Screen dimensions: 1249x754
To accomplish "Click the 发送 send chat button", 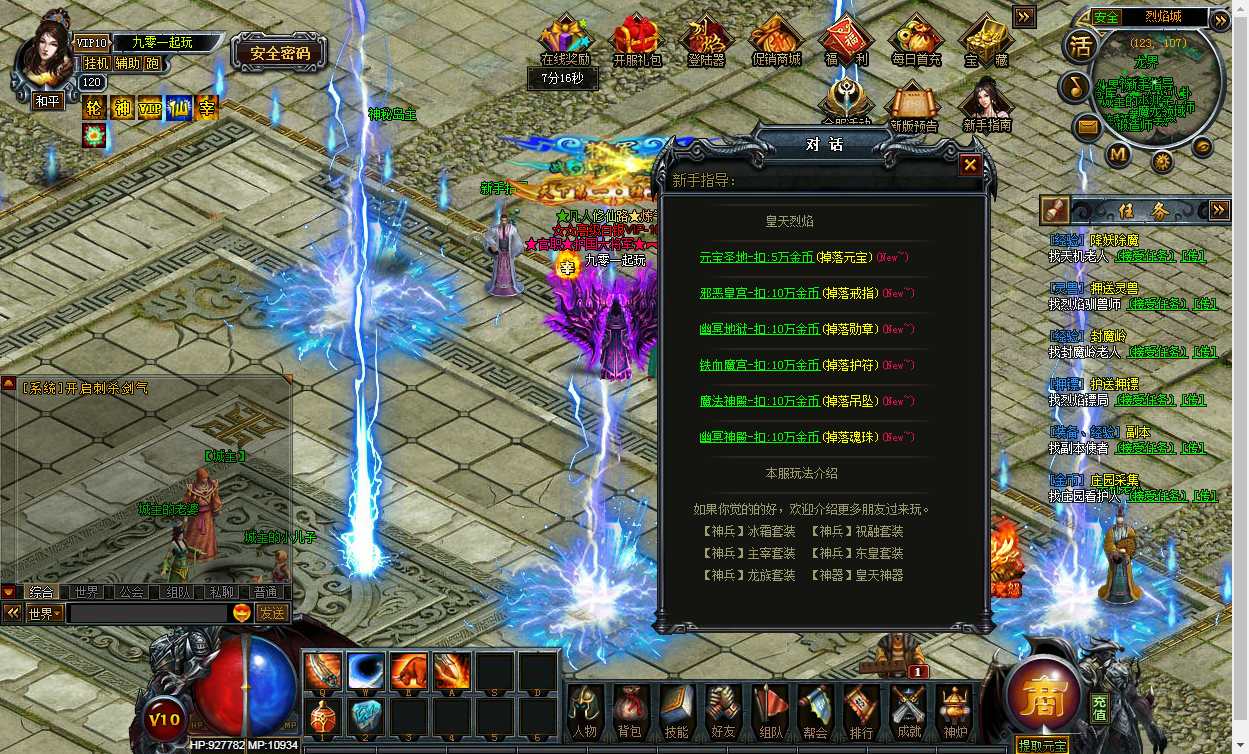I will [272, 613].
